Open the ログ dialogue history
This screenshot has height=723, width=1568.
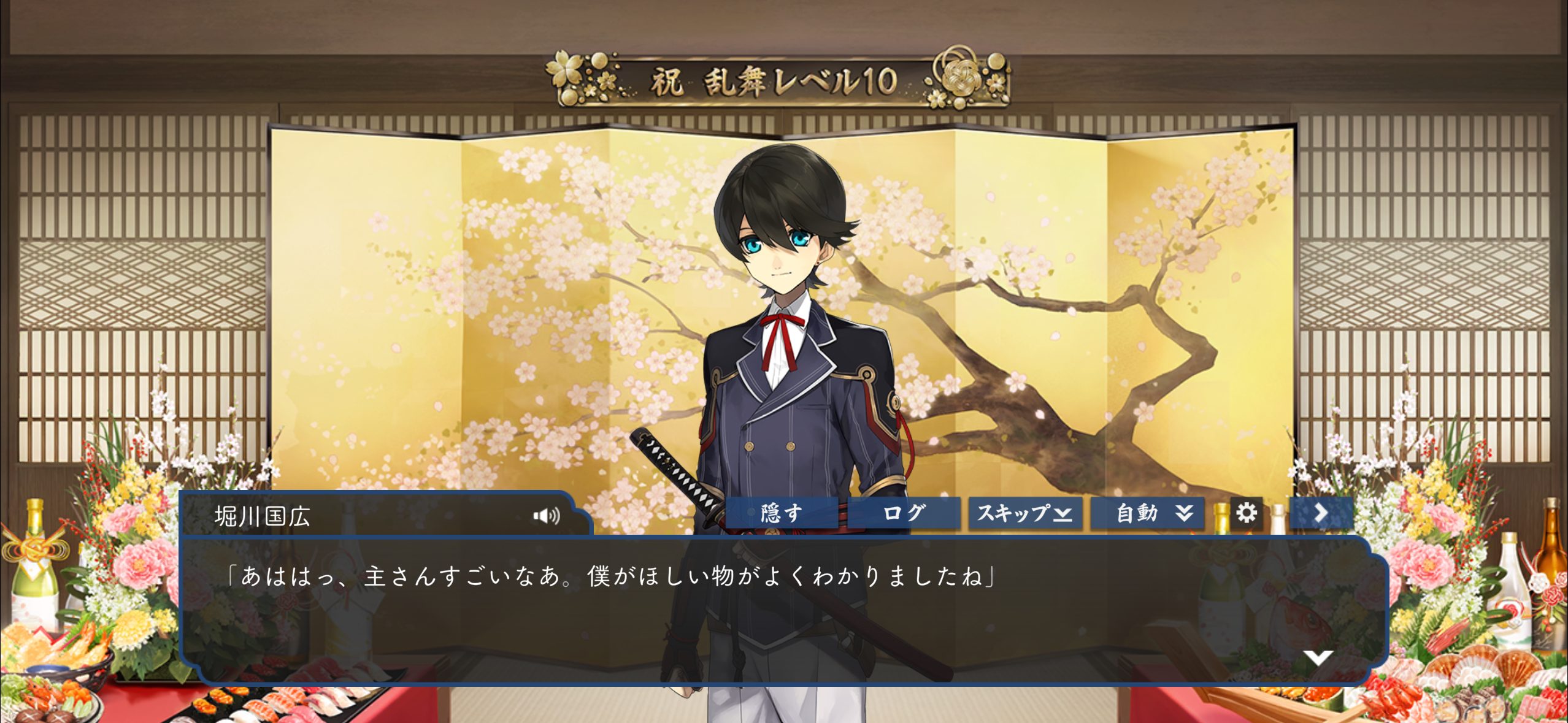click(903, 513)
